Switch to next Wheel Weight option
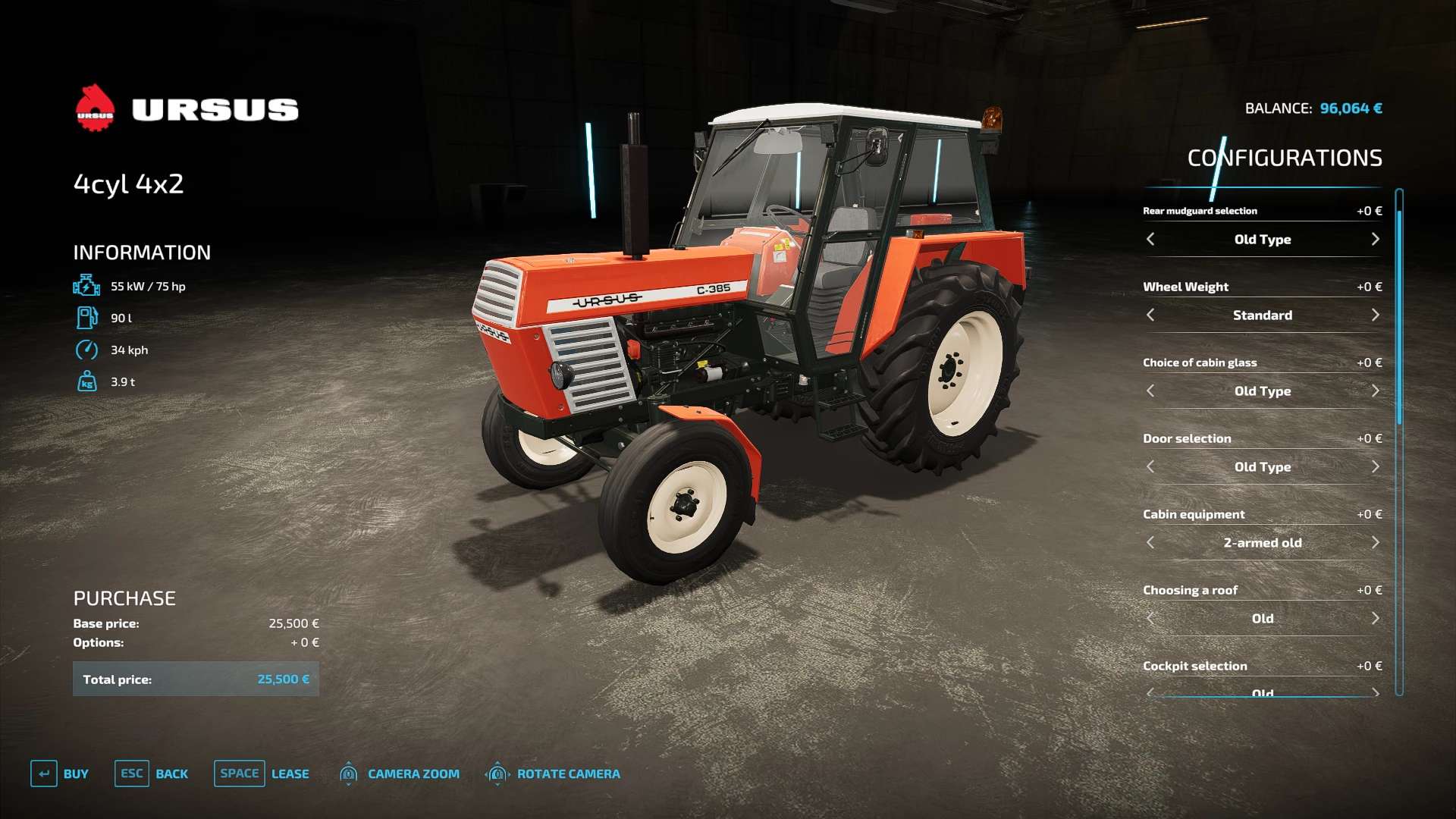 (x=1375, y=315)
